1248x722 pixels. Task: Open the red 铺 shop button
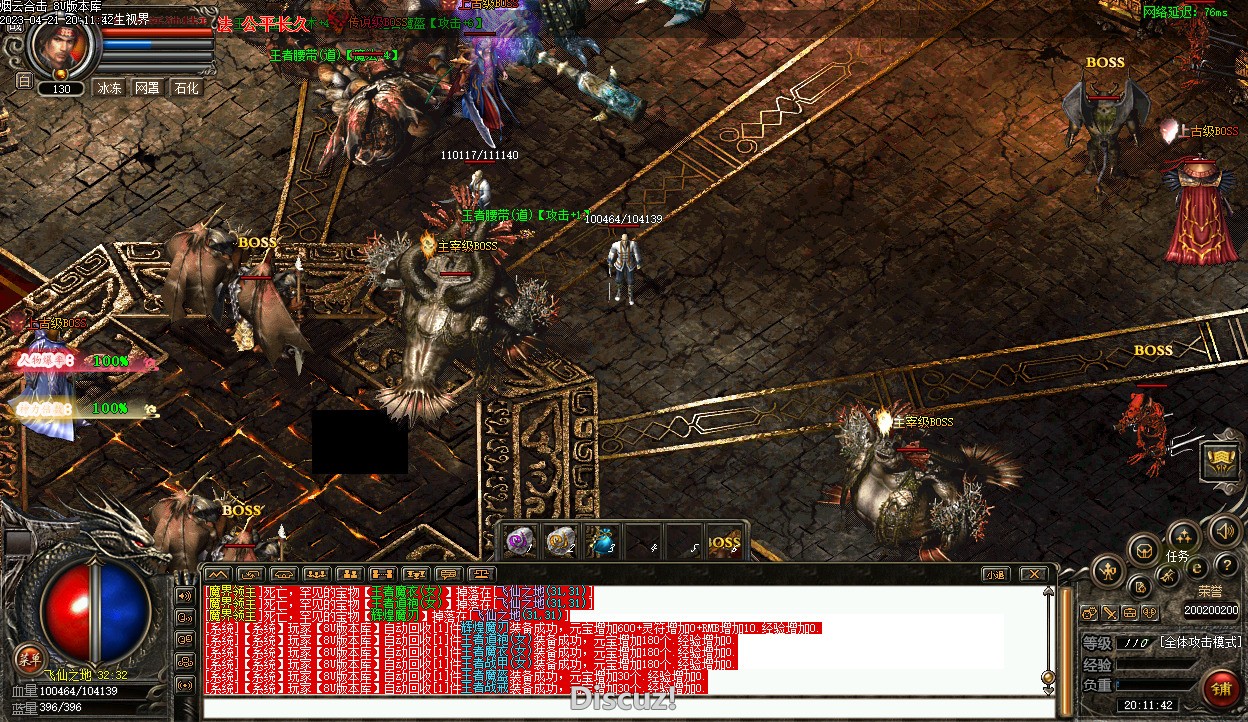(1221, 691)
